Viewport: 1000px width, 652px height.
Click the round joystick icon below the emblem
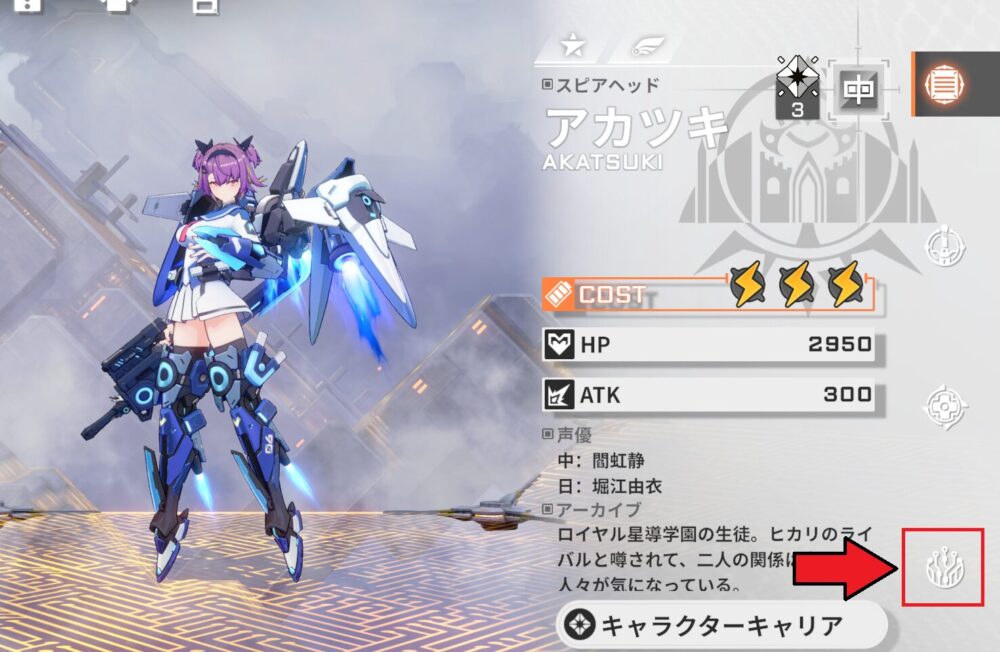(943, 246)
